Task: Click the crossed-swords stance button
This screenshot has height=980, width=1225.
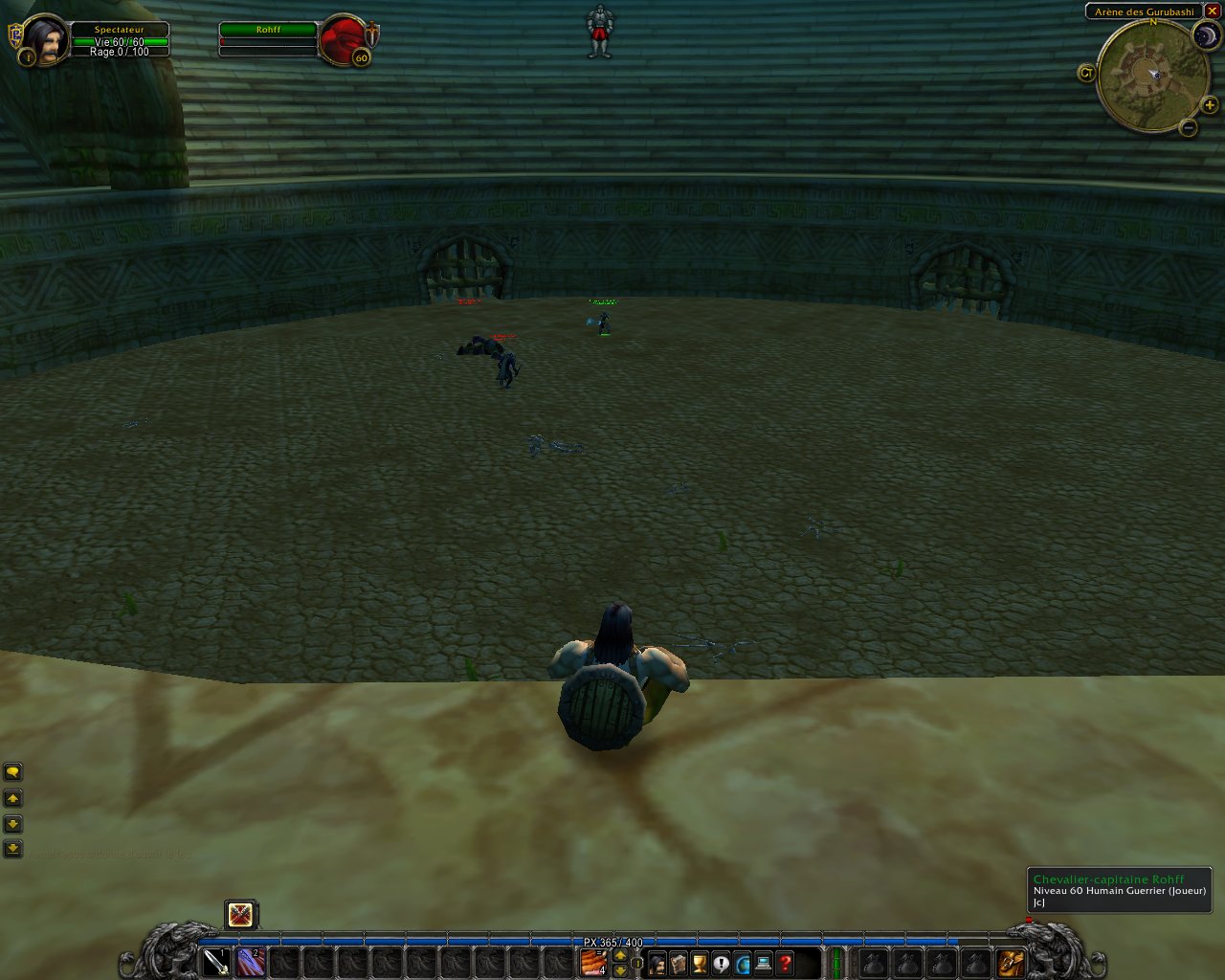Action: 241,915
